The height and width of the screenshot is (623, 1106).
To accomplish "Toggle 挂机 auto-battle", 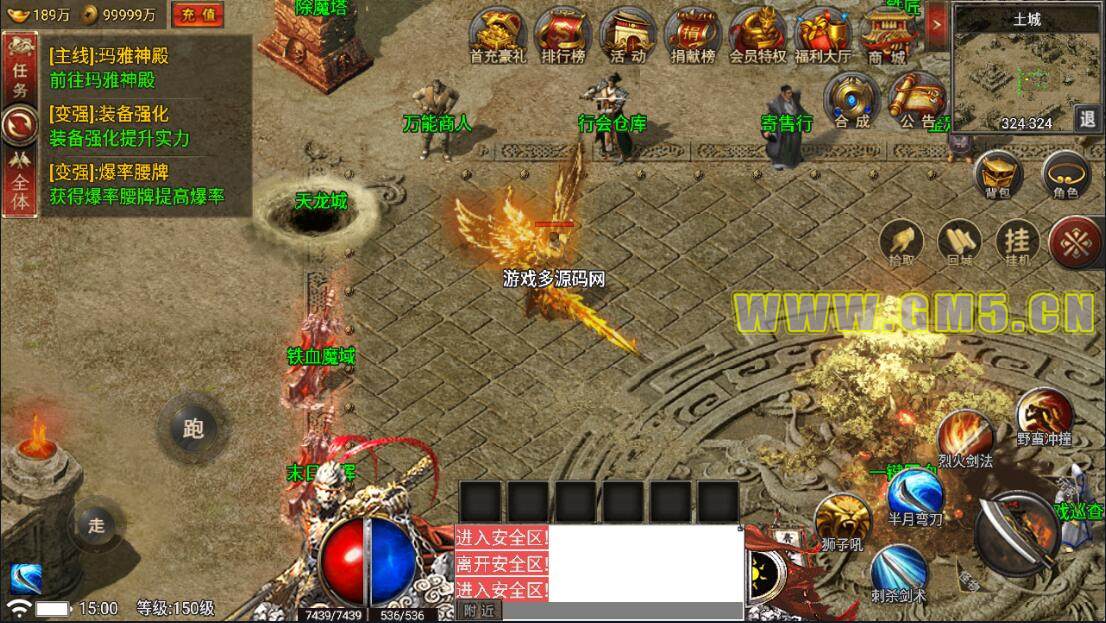I will [x=1017, y=243].
